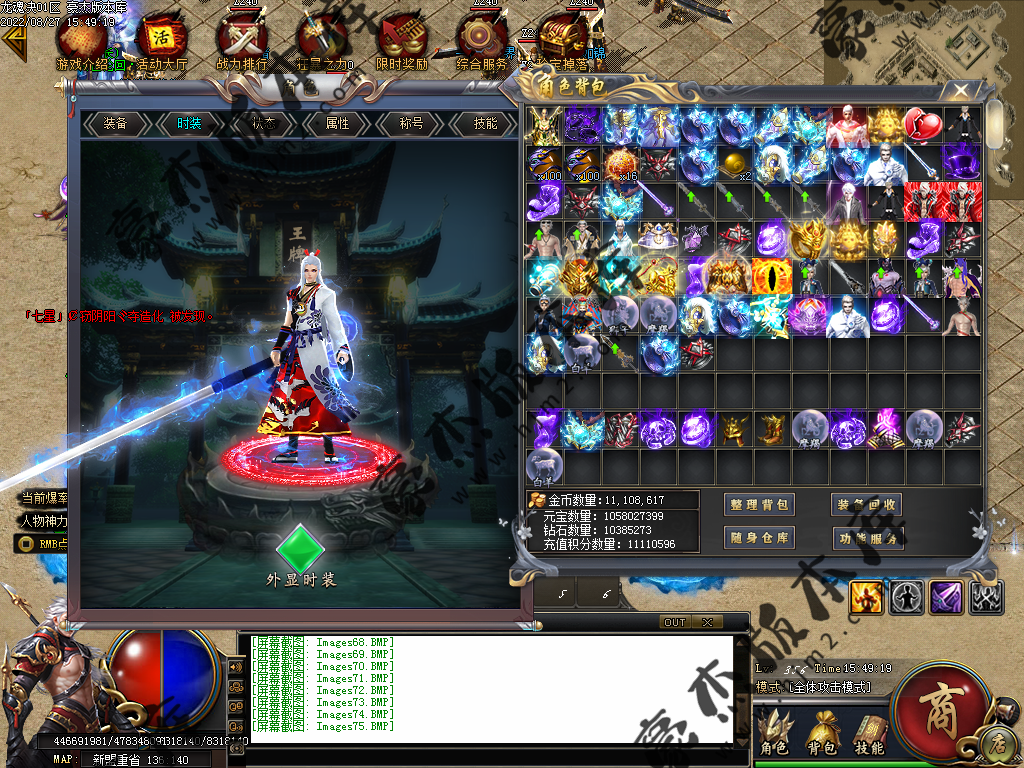Open the 角色 character menu icon
1024x768 pixels.
[773, 733]
